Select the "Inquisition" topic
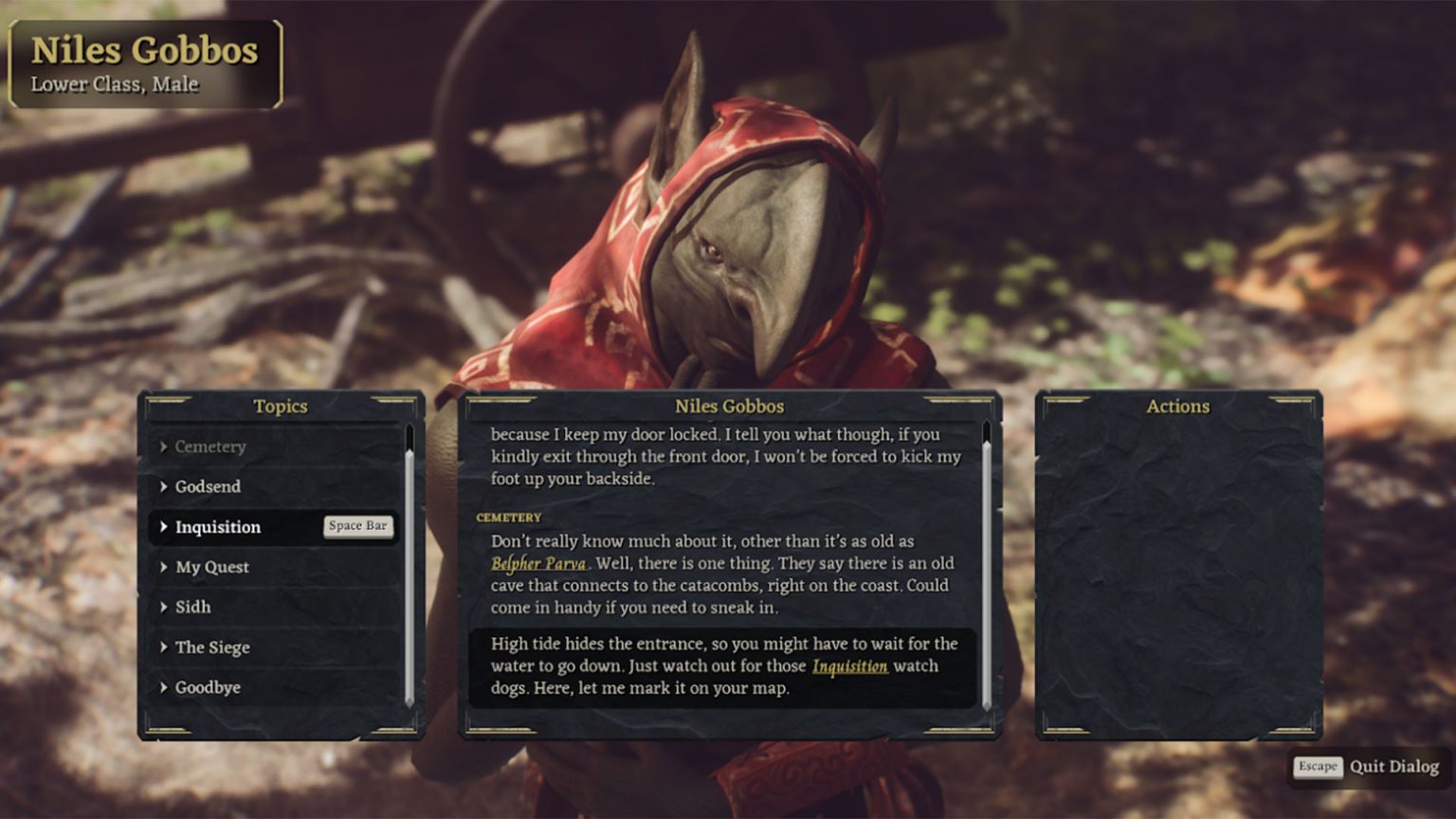The height and width of the screenshot is (819, 1456). click(220, 527)
